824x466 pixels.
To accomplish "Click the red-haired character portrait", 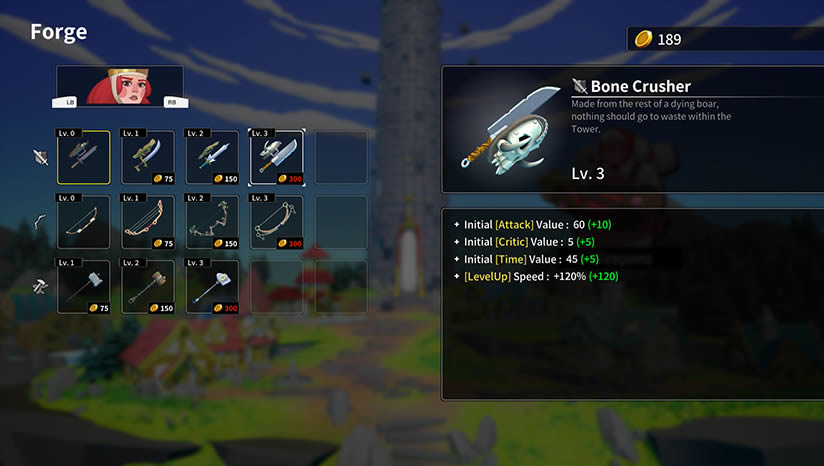I will (x=120, y=86).
